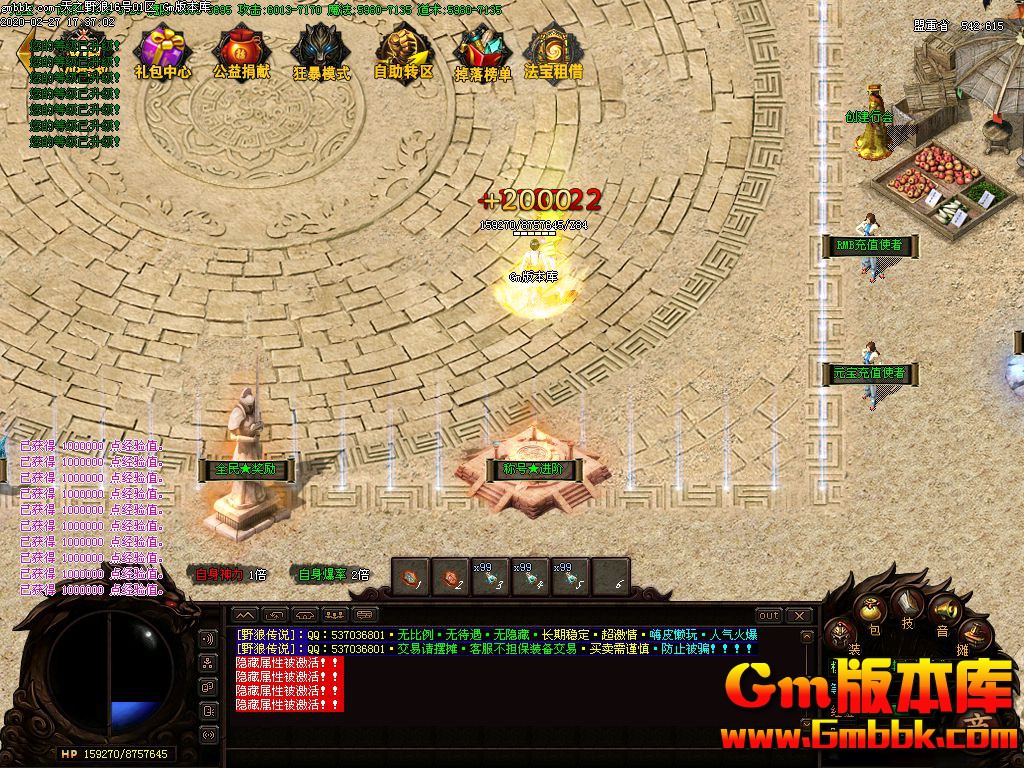Activate 狂暴模式 berserk mode icon

[321, 52]
